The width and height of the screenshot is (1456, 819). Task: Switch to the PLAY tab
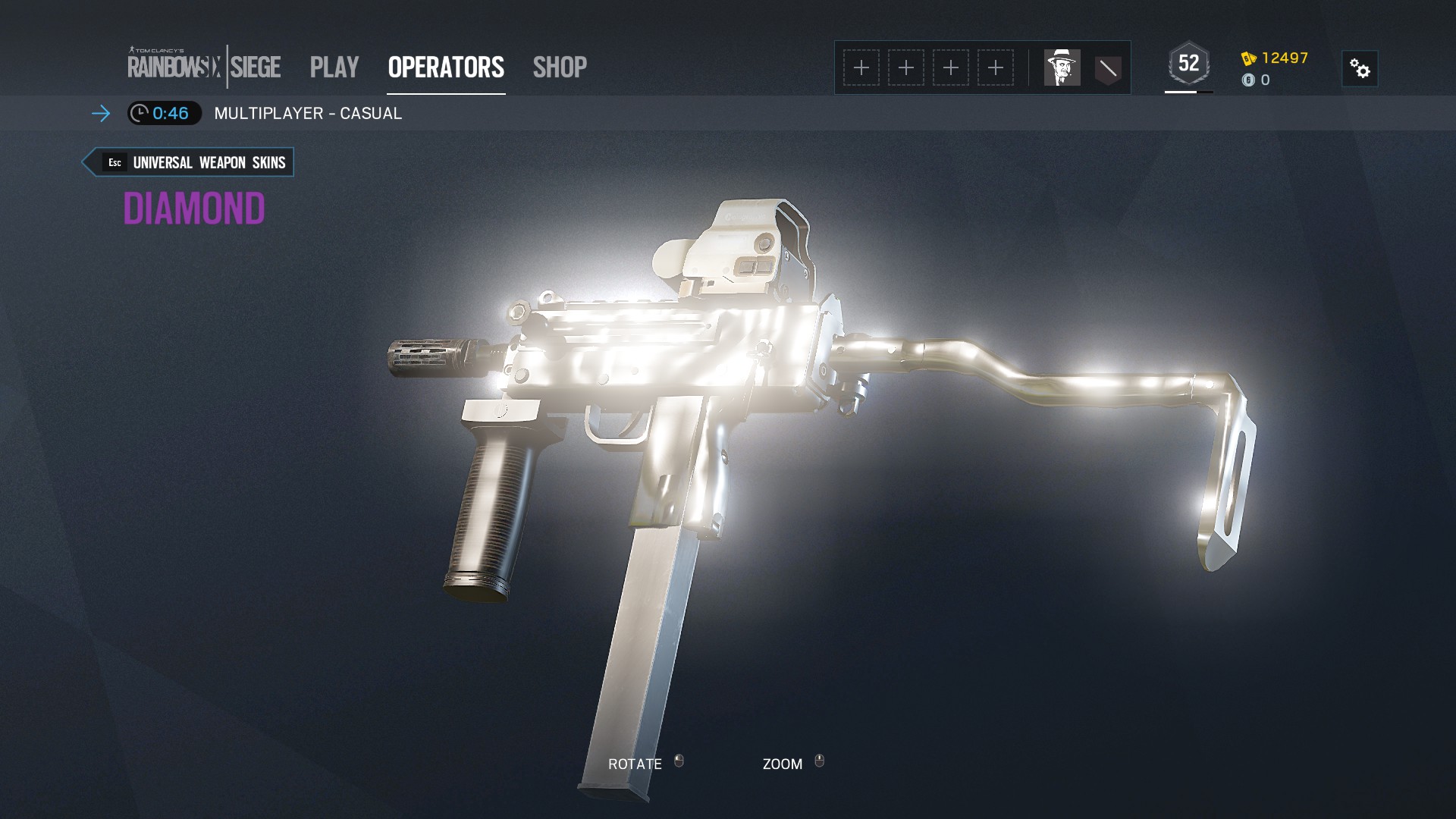pos(334,67)
